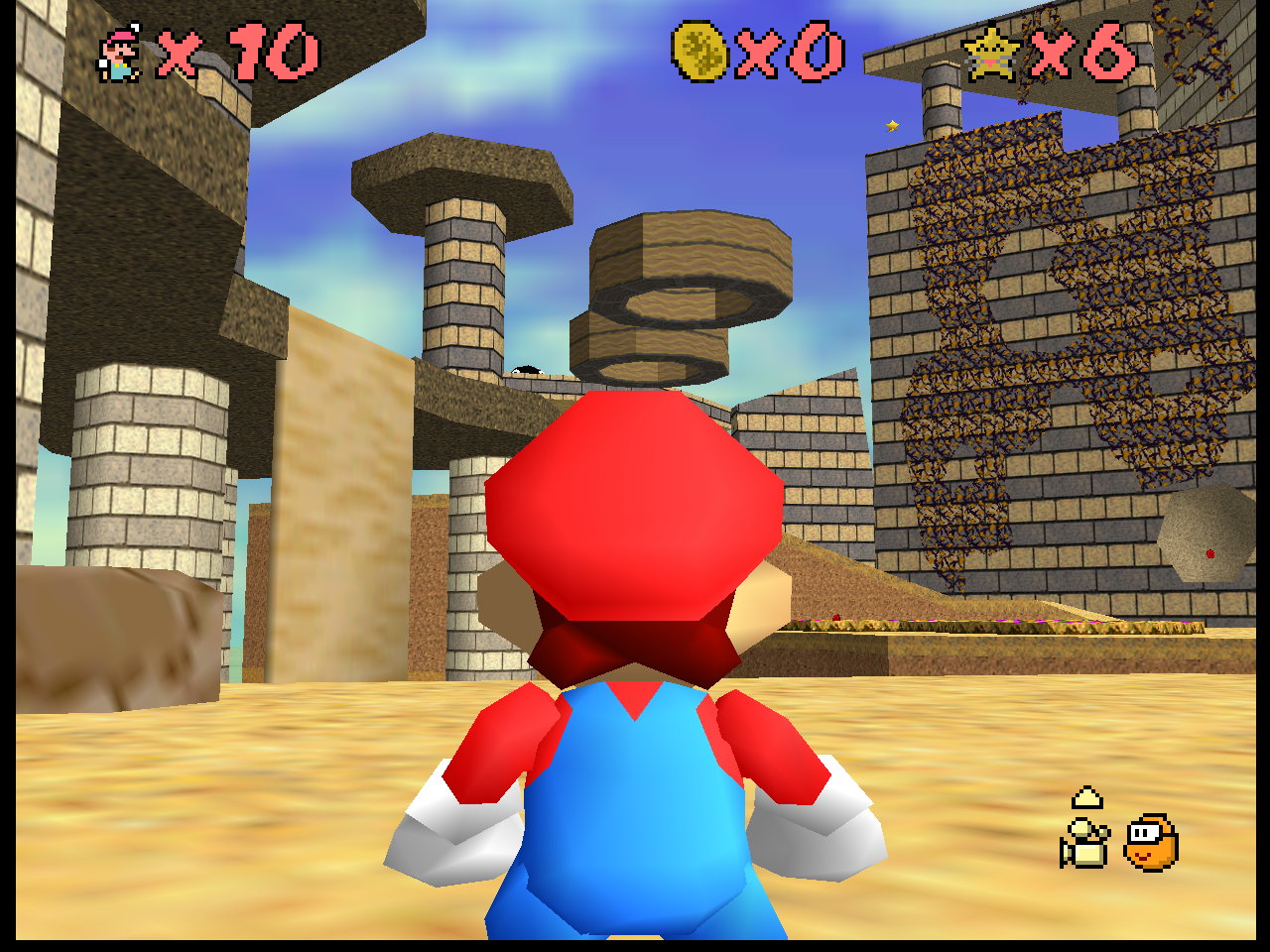Toggle the camera zoom arrow indicator
This screenshot has width=1270, height=952.
1085,796
